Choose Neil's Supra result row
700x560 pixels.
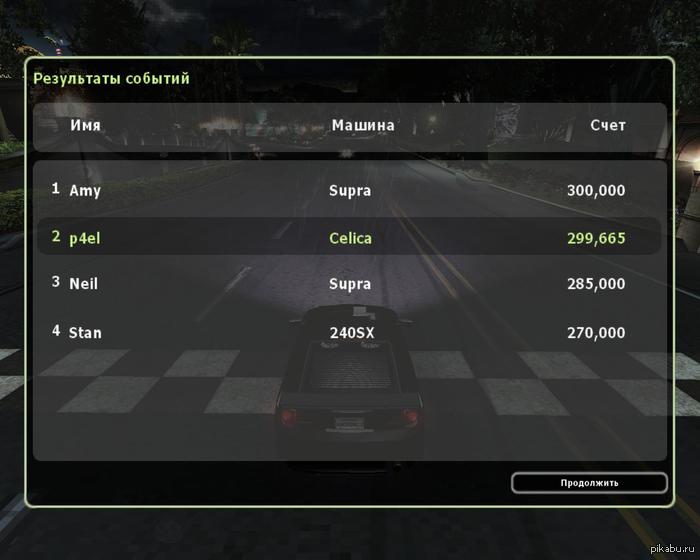point(349,284)
